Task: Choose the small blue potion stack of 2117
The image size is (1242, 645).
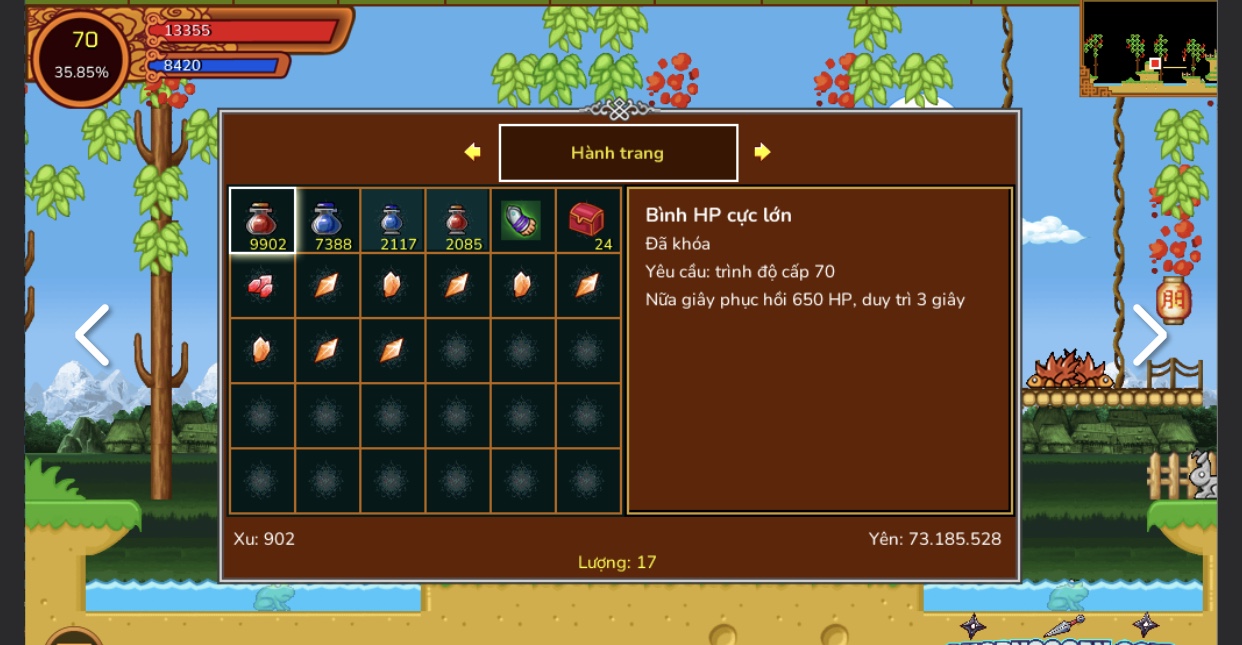Action: [x=392, y=220]
